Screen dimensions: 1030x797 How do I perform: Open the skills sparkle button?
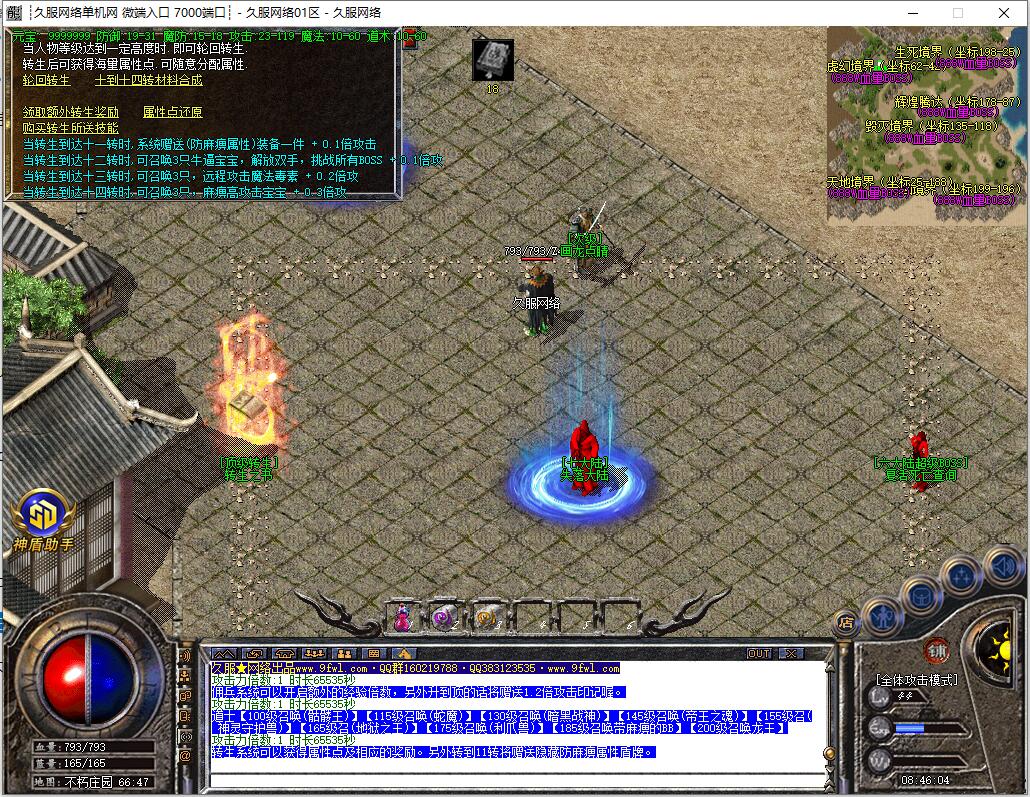click(x=960, y=577)
